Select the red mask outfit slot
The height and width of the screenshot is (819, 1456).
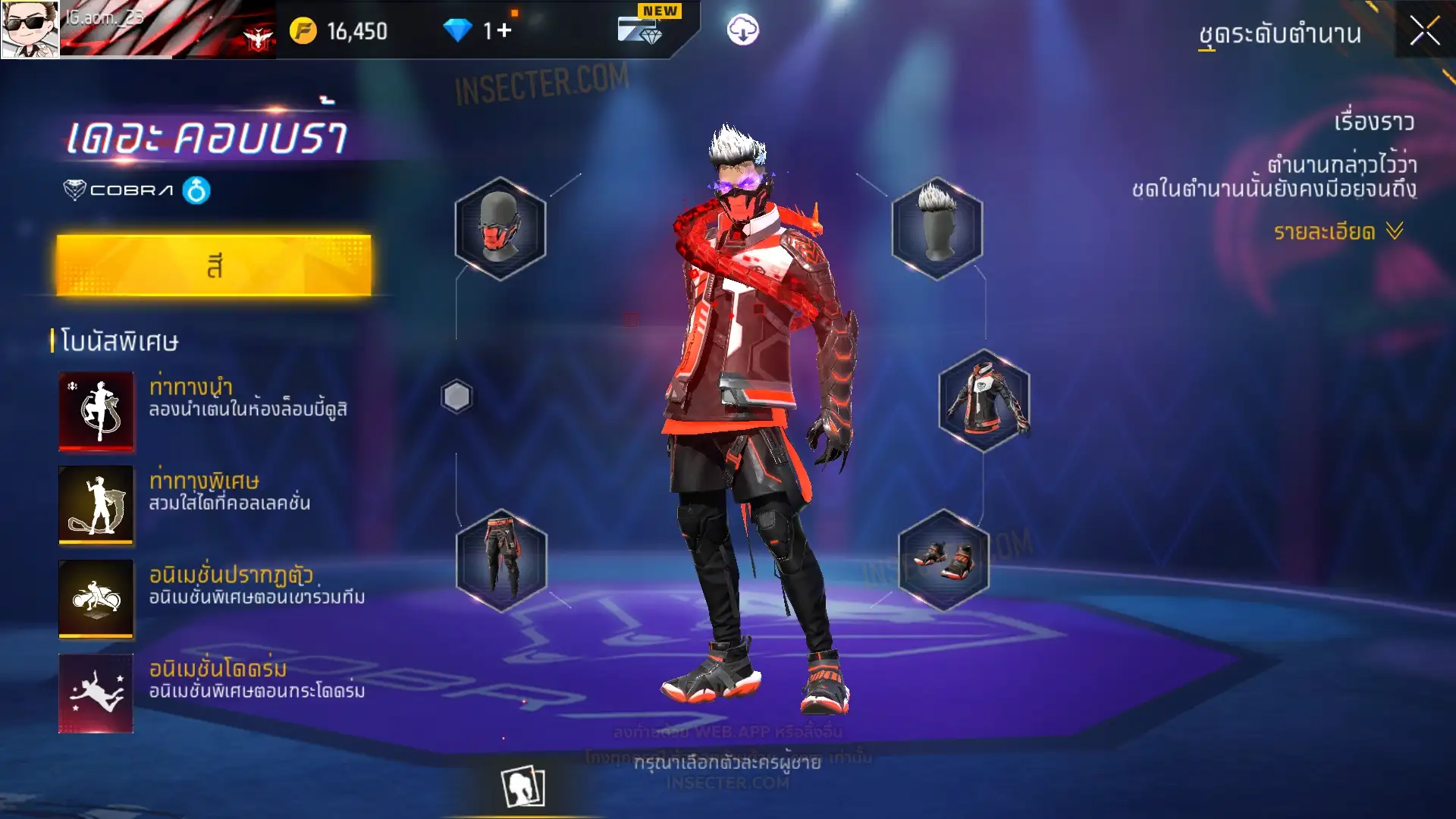tap(500, 228)
